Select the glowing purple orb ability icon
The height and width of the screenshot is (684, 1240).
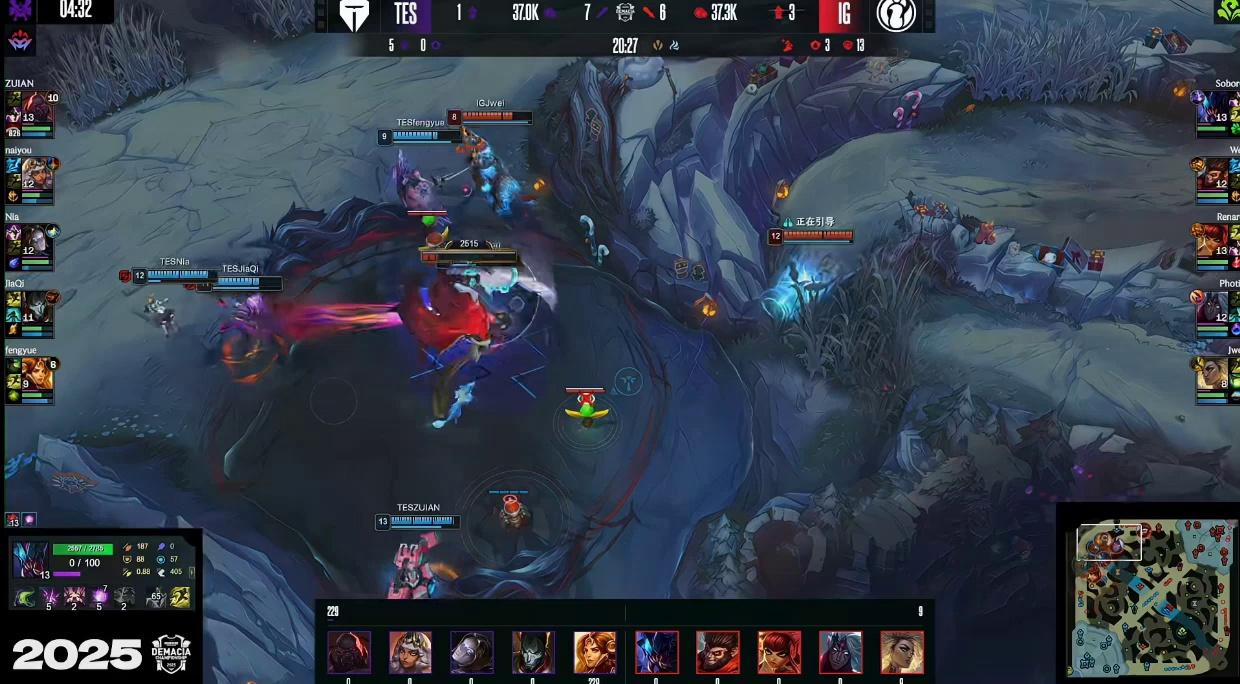102,598
